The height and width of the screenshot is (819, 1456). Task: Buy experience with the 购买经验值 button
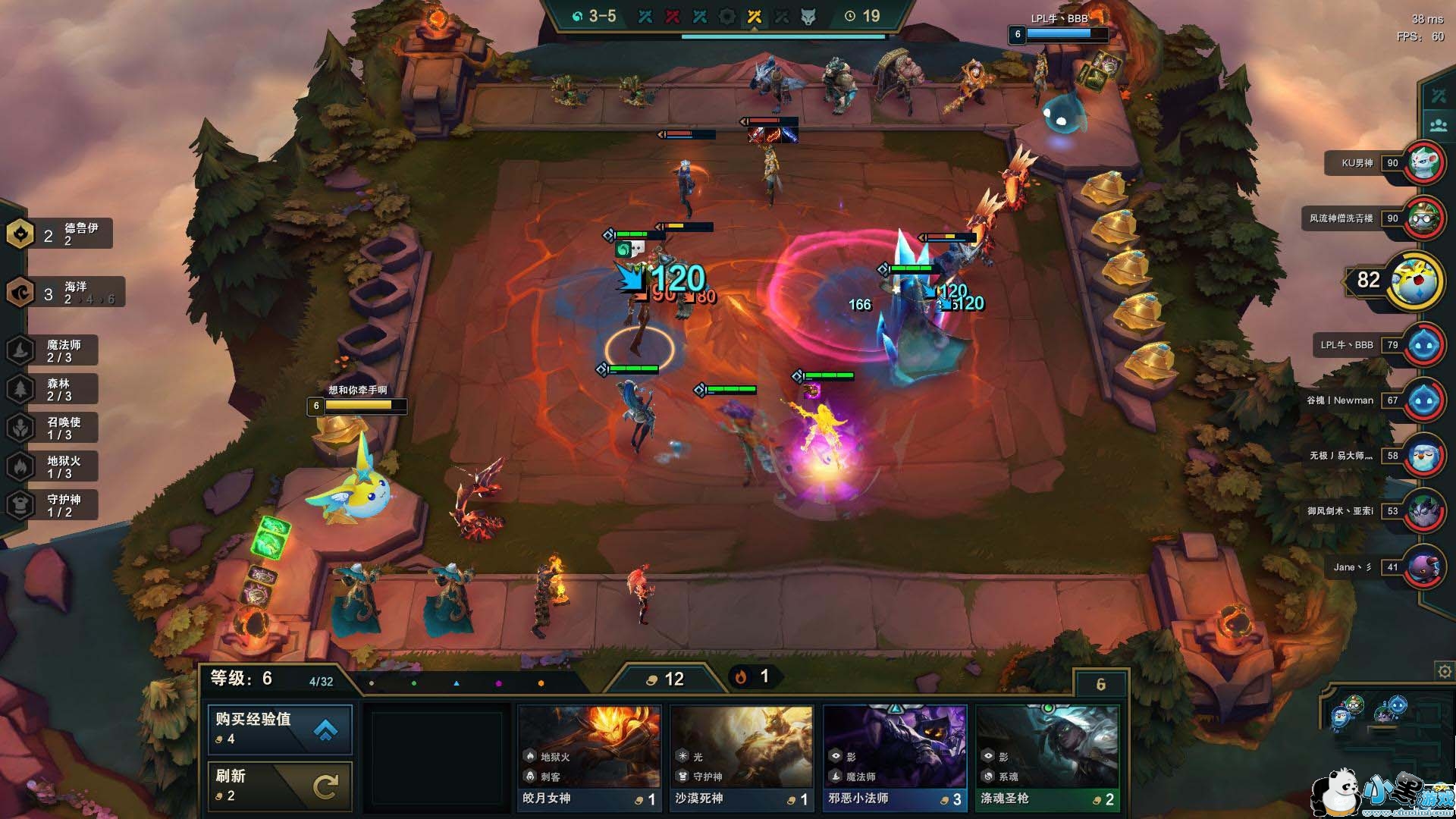(280, 729)
